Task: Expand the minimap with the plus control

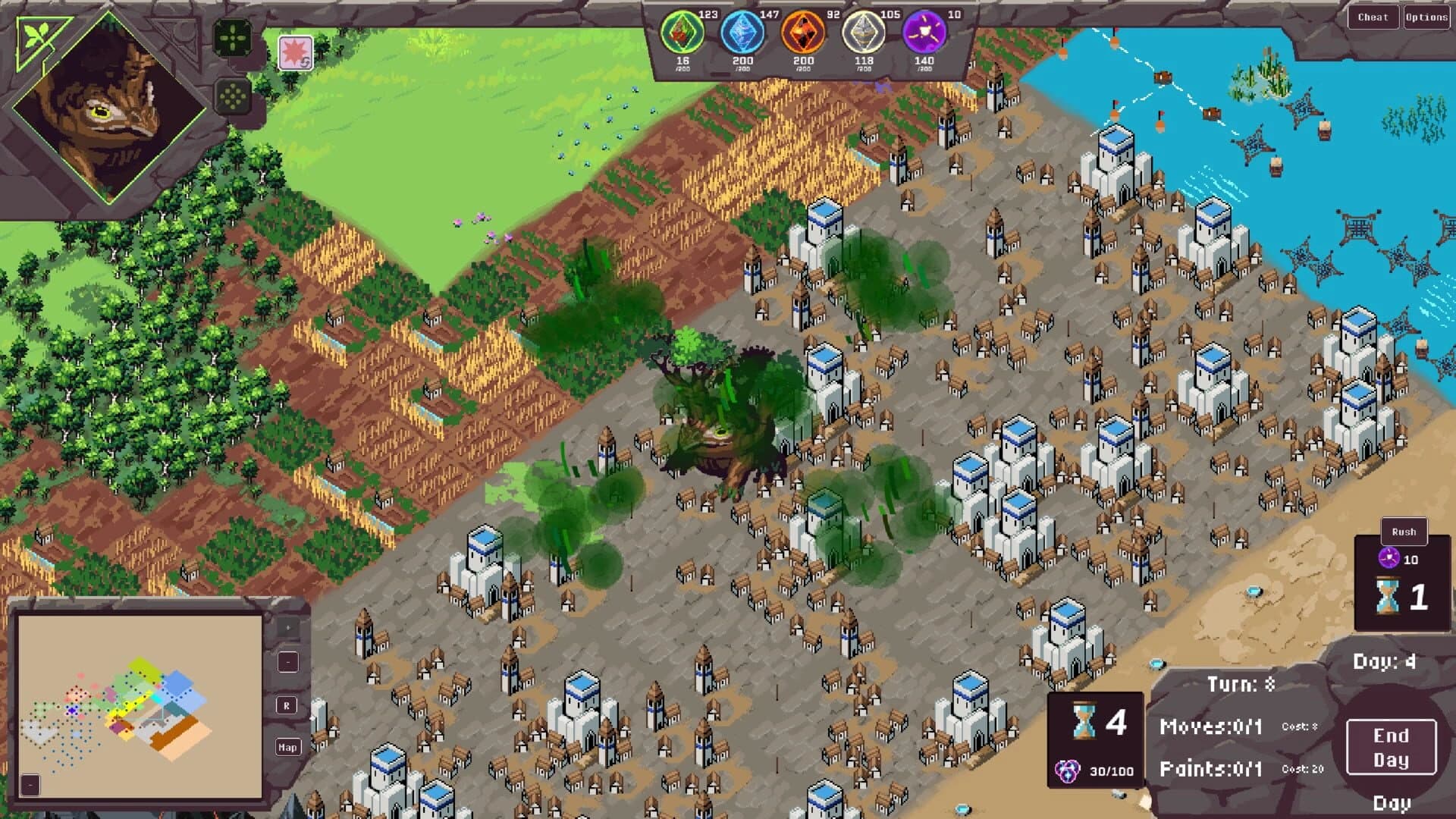Action: (288, 627)
